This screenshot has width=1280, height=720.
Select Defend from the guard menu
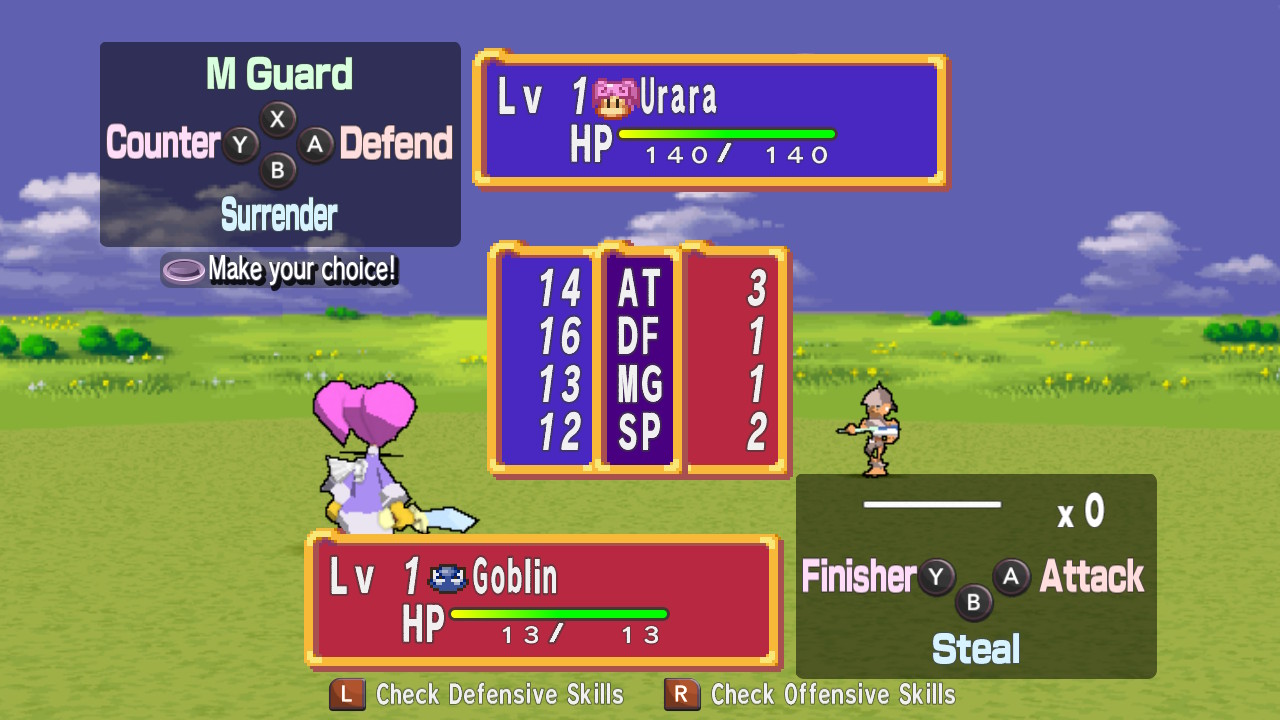pyautogui.click(x=399, y=144)
